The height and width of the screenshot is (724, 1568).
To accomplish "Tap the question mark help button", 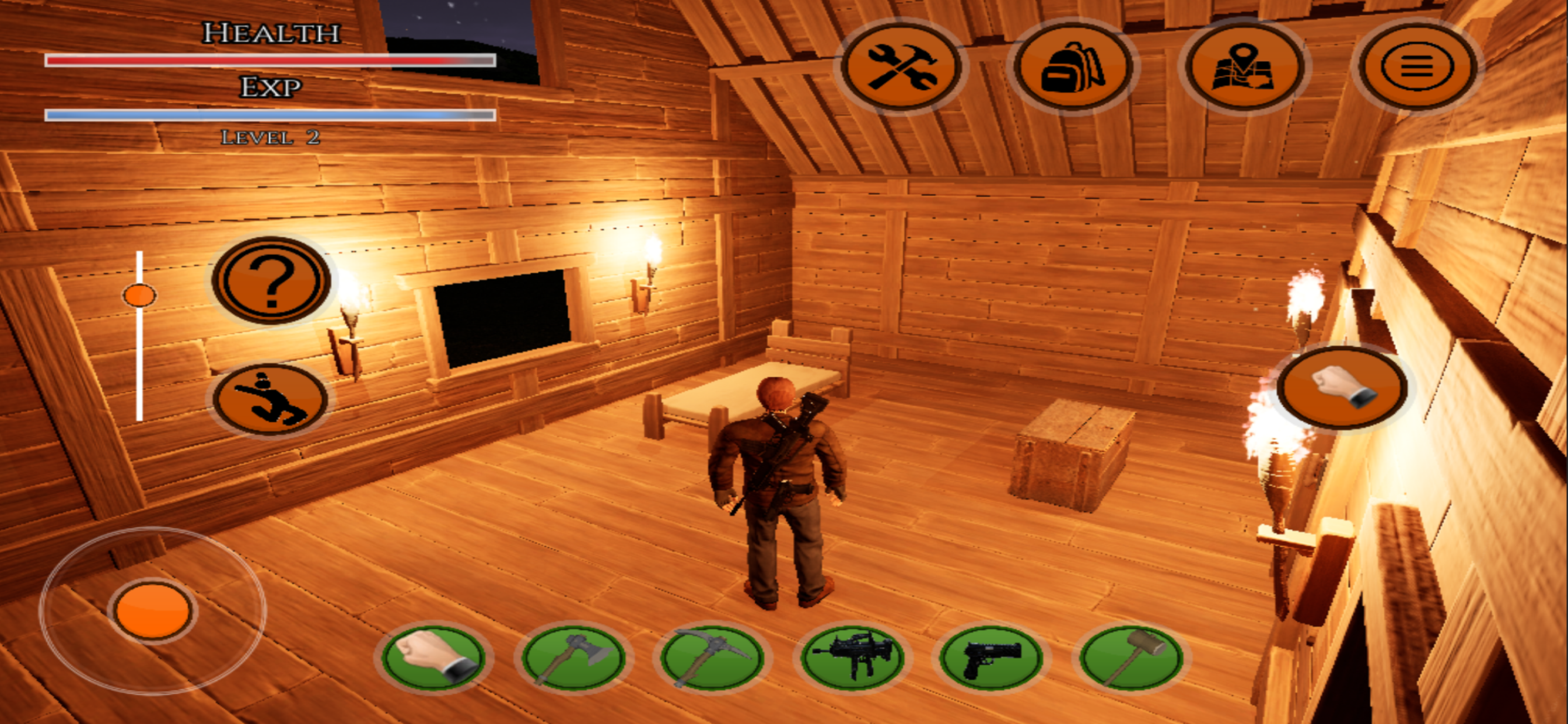I will pyautogui.click(x=271, y=280).
